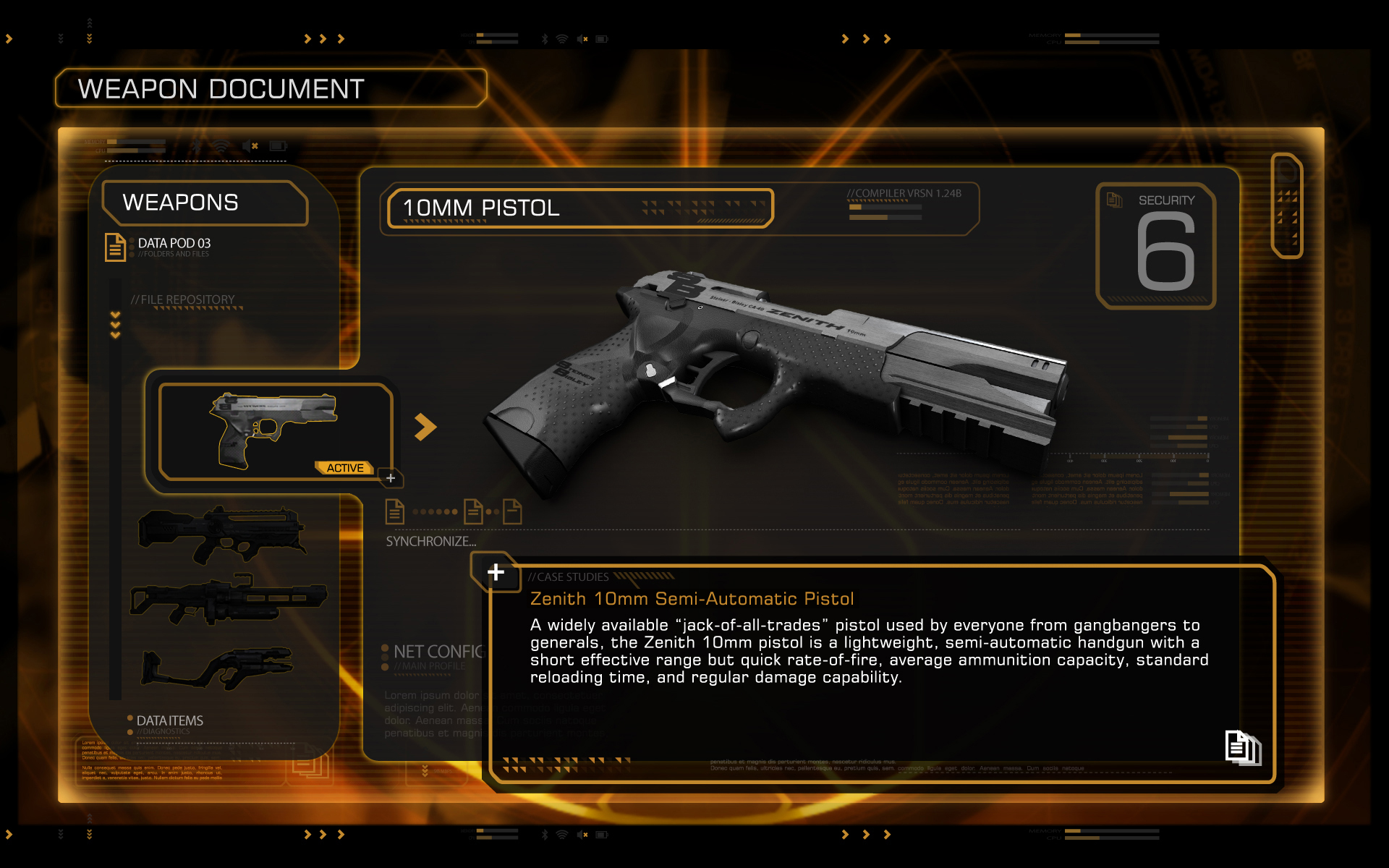Advance with the orange arrow beside pistol
This screenshot has width=1389, height=868.
pos(425,427)
